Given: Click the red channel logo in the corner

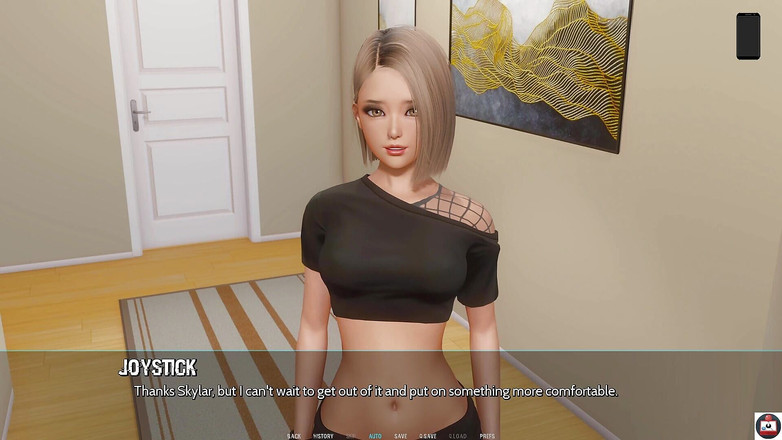Looking at the screenshot, I should click(768, 426).
